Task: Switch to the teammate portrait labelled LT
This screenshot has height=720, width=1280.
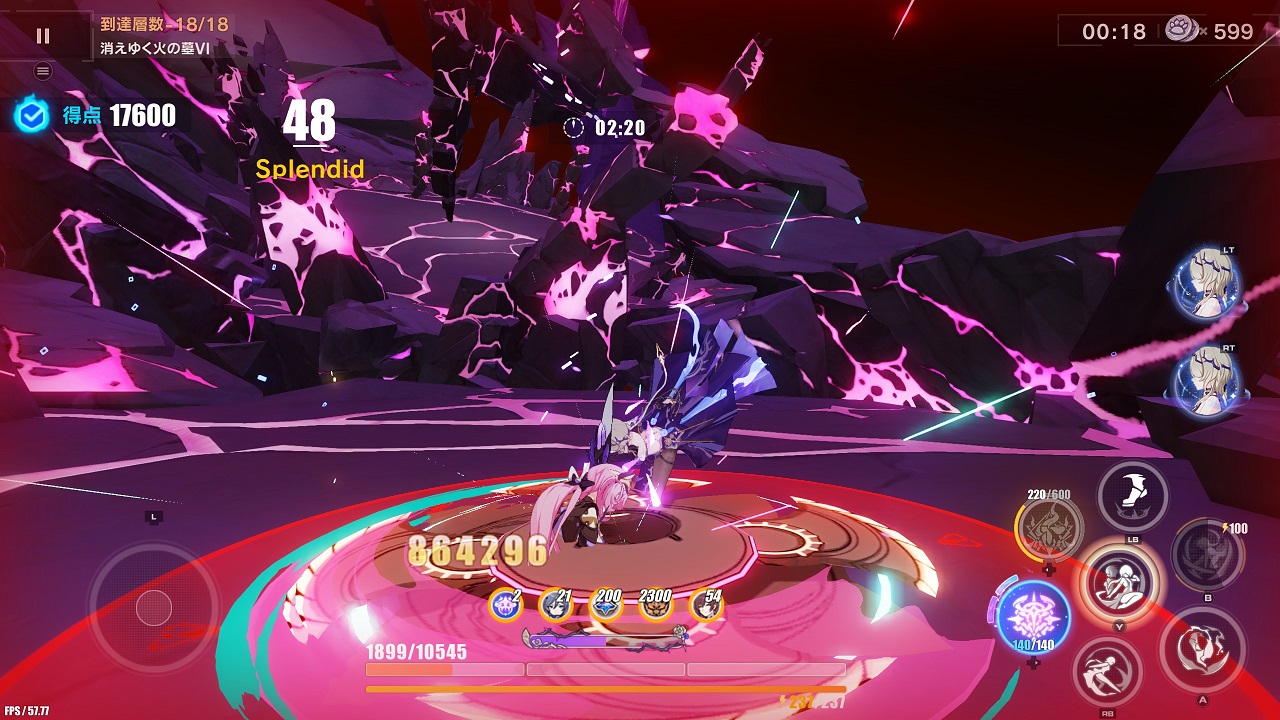Action: click(x=1208, y=284)
